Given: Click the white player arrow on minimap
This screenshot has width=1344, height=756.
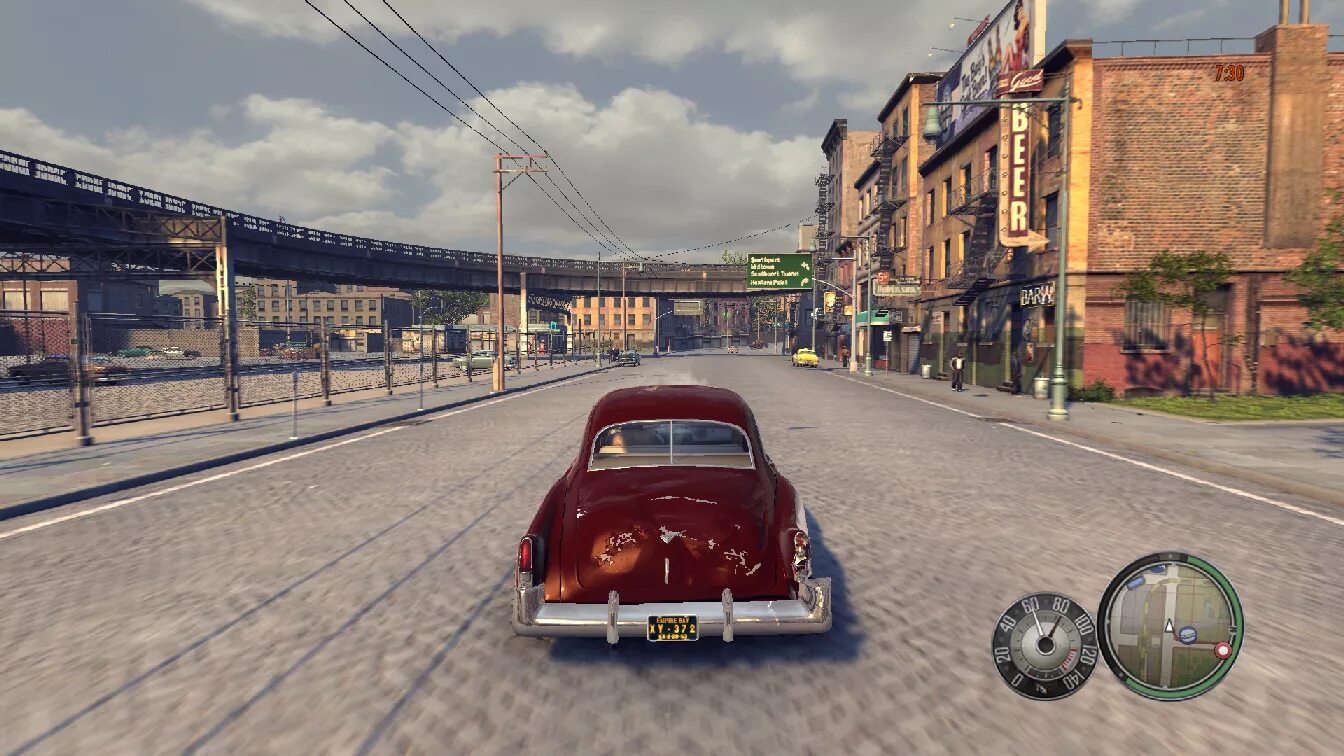Looking at the screenshot, I should tap(1167, 626).
